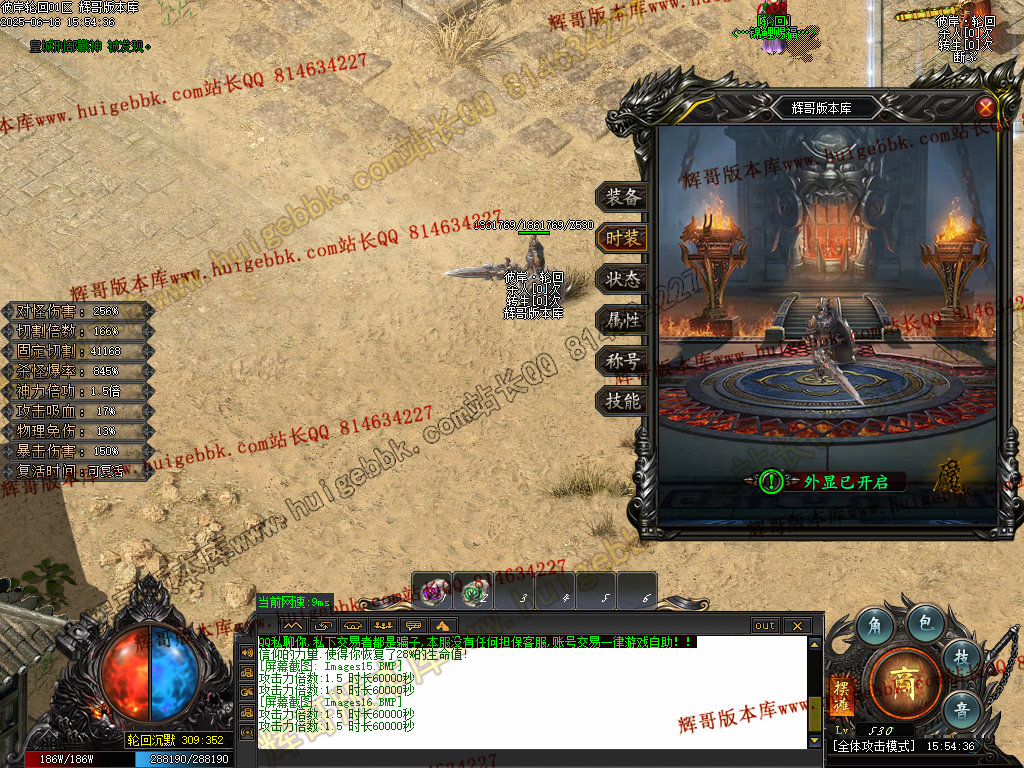
Task: Change the 全体攻击模式 attack mode
Action: tap(874, 746)
